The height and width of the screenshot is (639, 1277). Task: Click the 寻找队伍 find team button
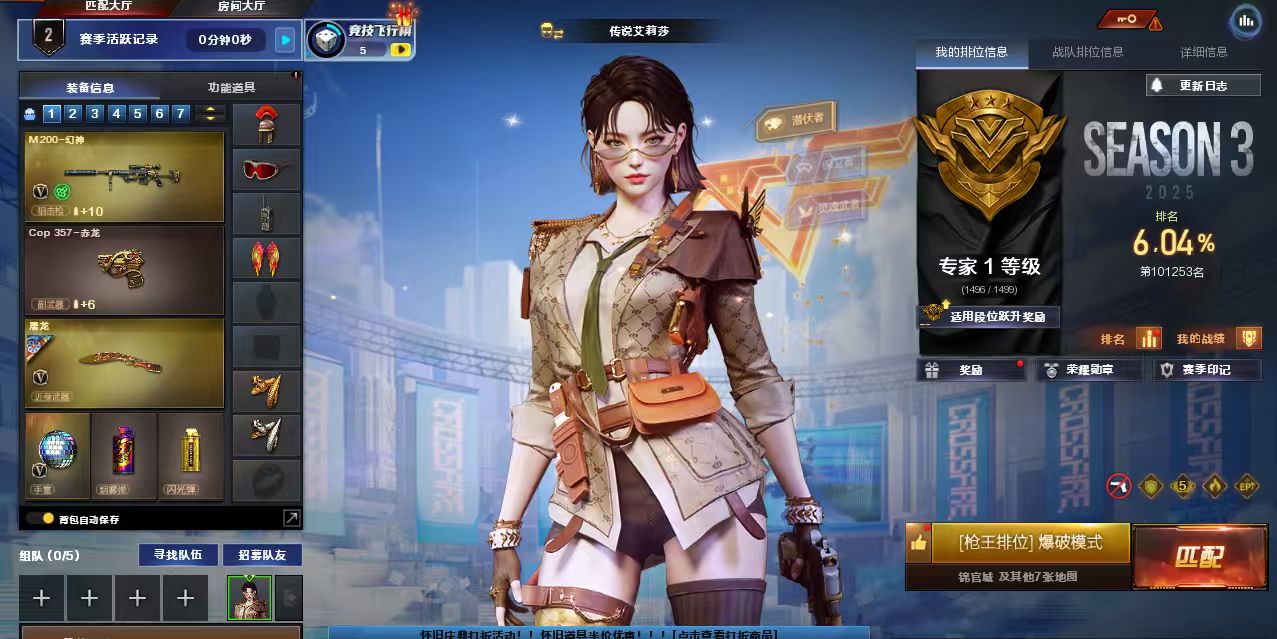pyautogui.click(x=177, y=555)
